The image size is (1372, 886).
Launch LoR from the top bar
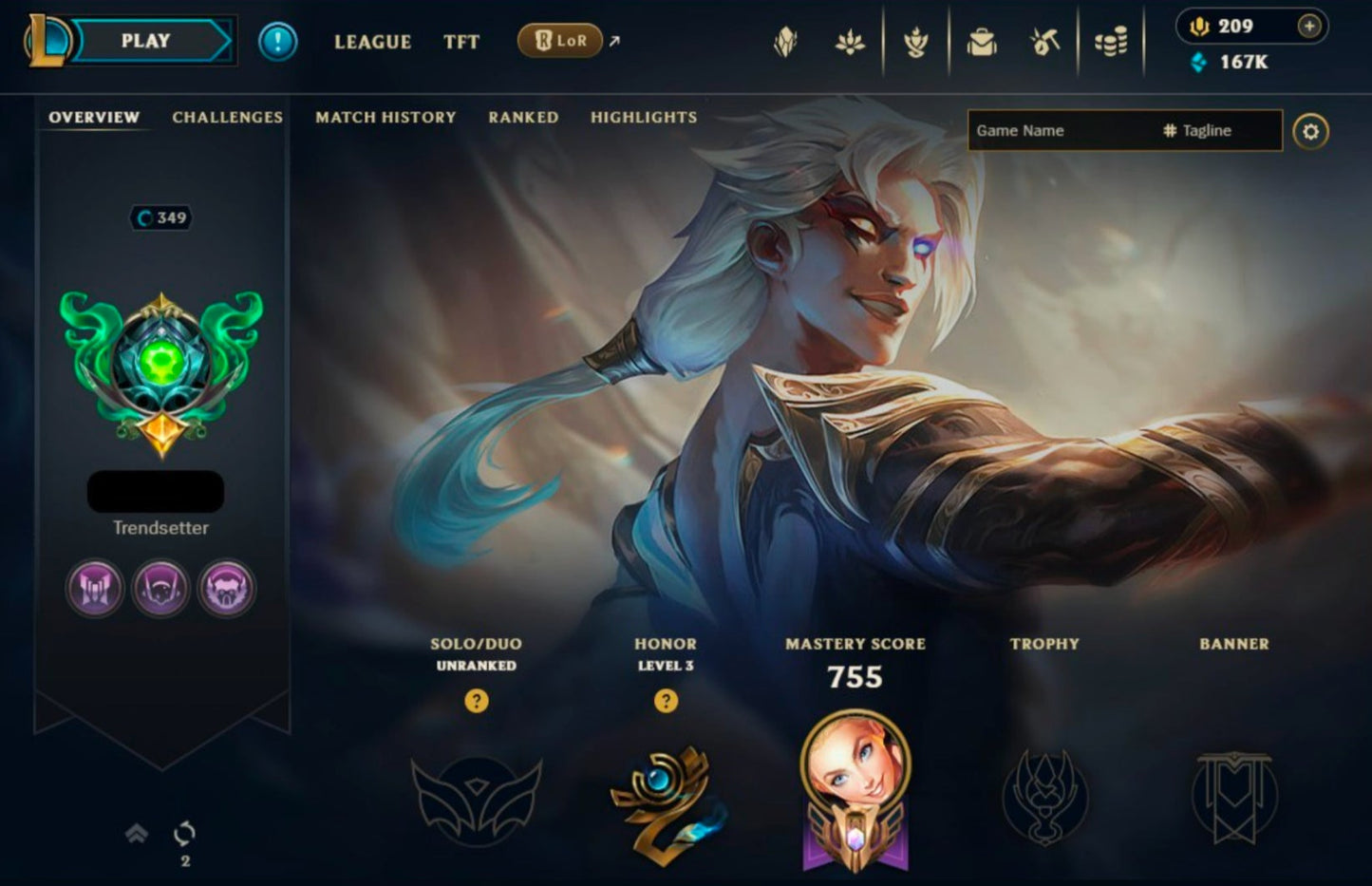click(562, 42)
